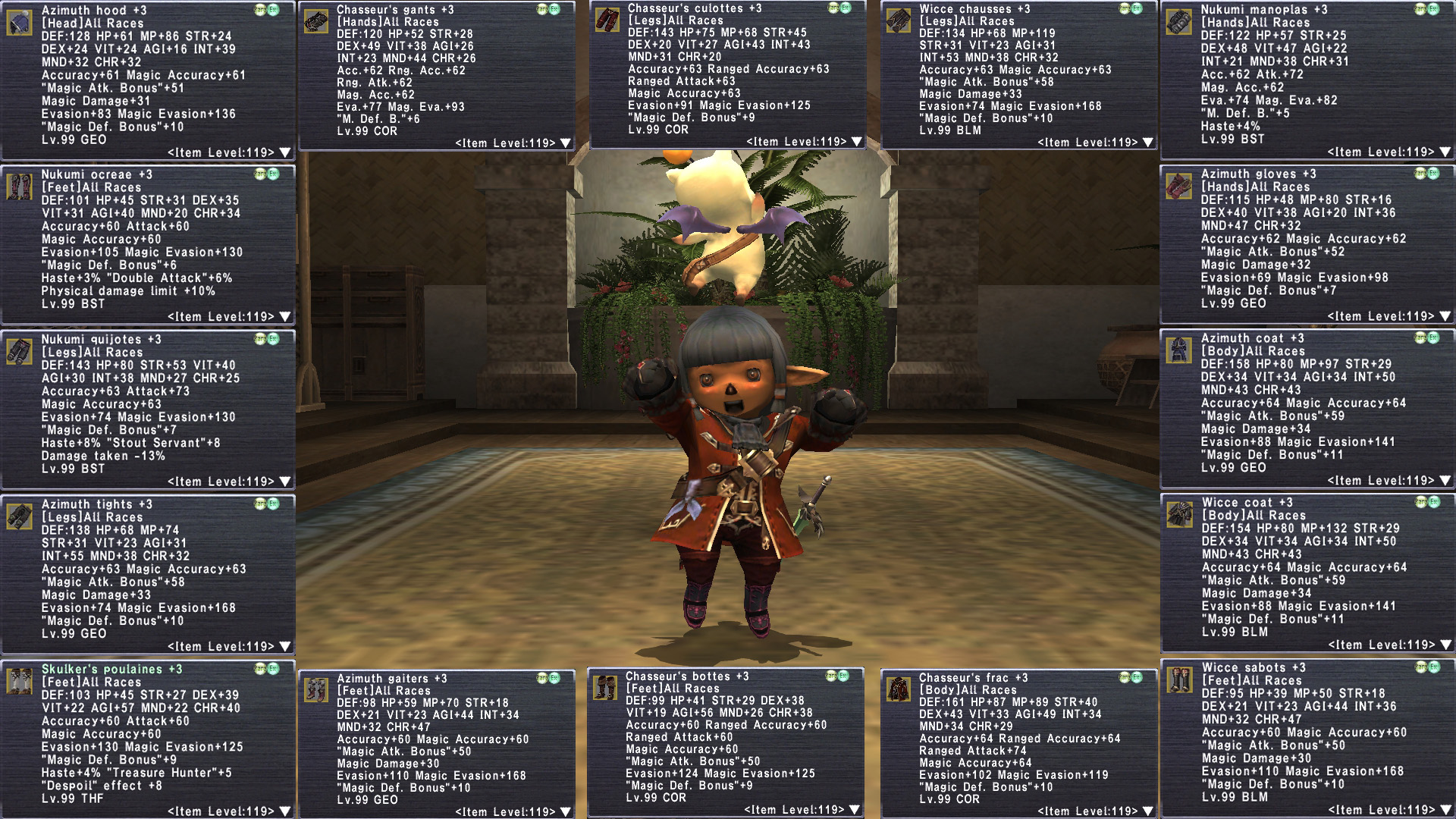Expand the Nukumi manoplas +3 description arrow
Screen dimensions: 1456x819
click(1445, 152)
